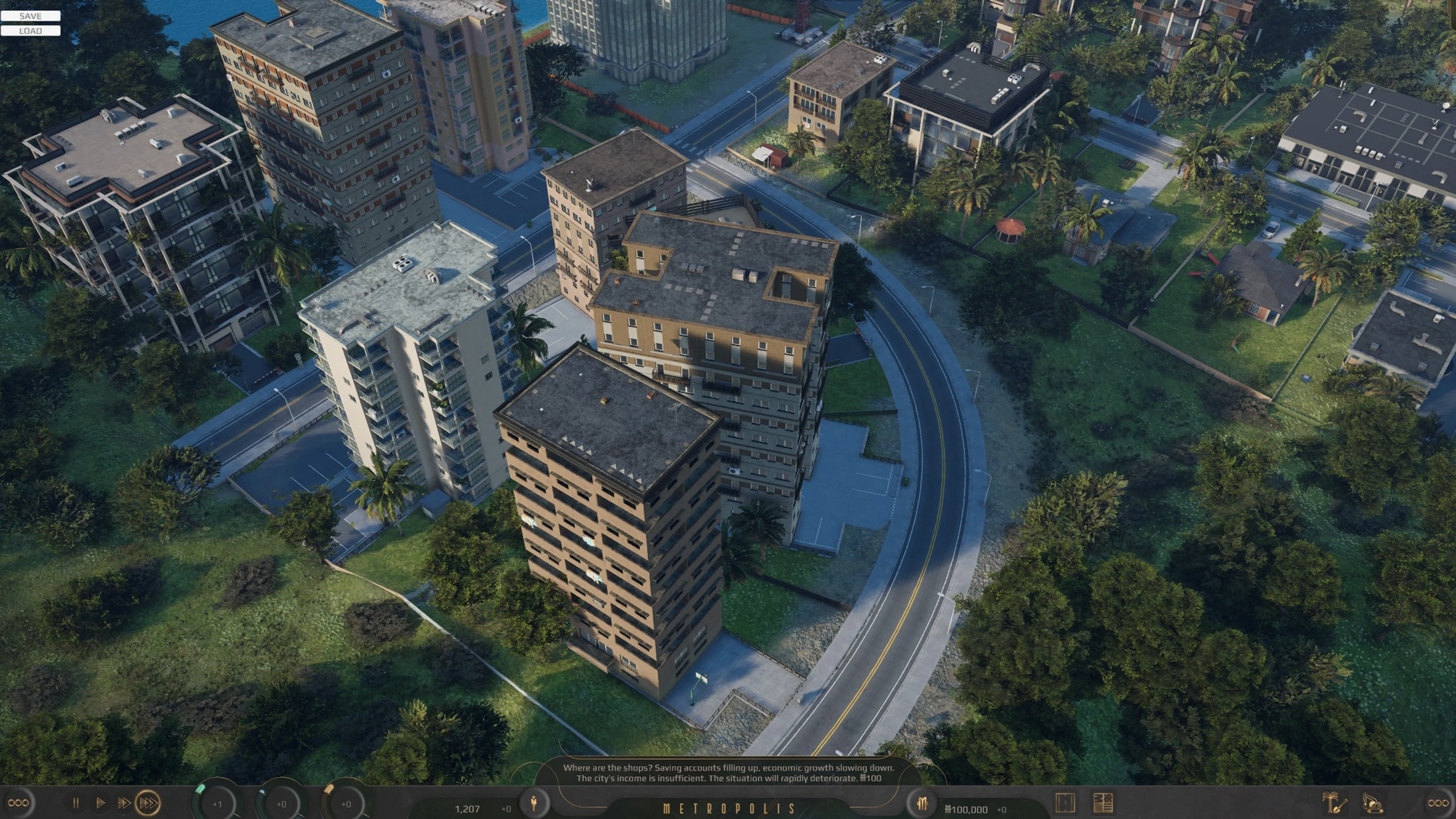This screenshot has width=1456, height=819.
Task: Open the green demand gauge showing +1
Action: point(217,804)
